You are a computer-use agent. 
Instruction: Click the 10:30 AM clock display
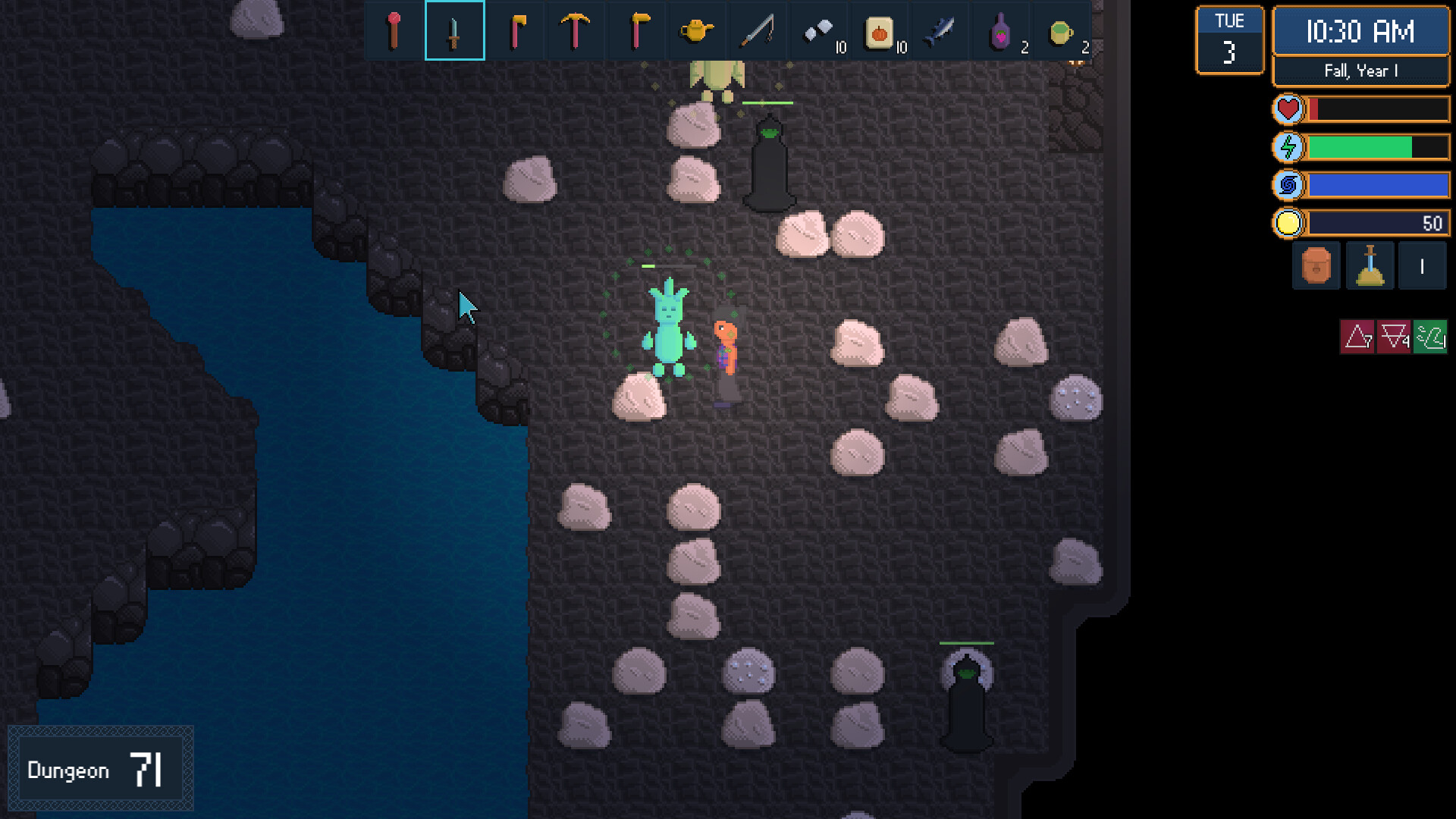pyautogui.click(x=1361, y=33)
